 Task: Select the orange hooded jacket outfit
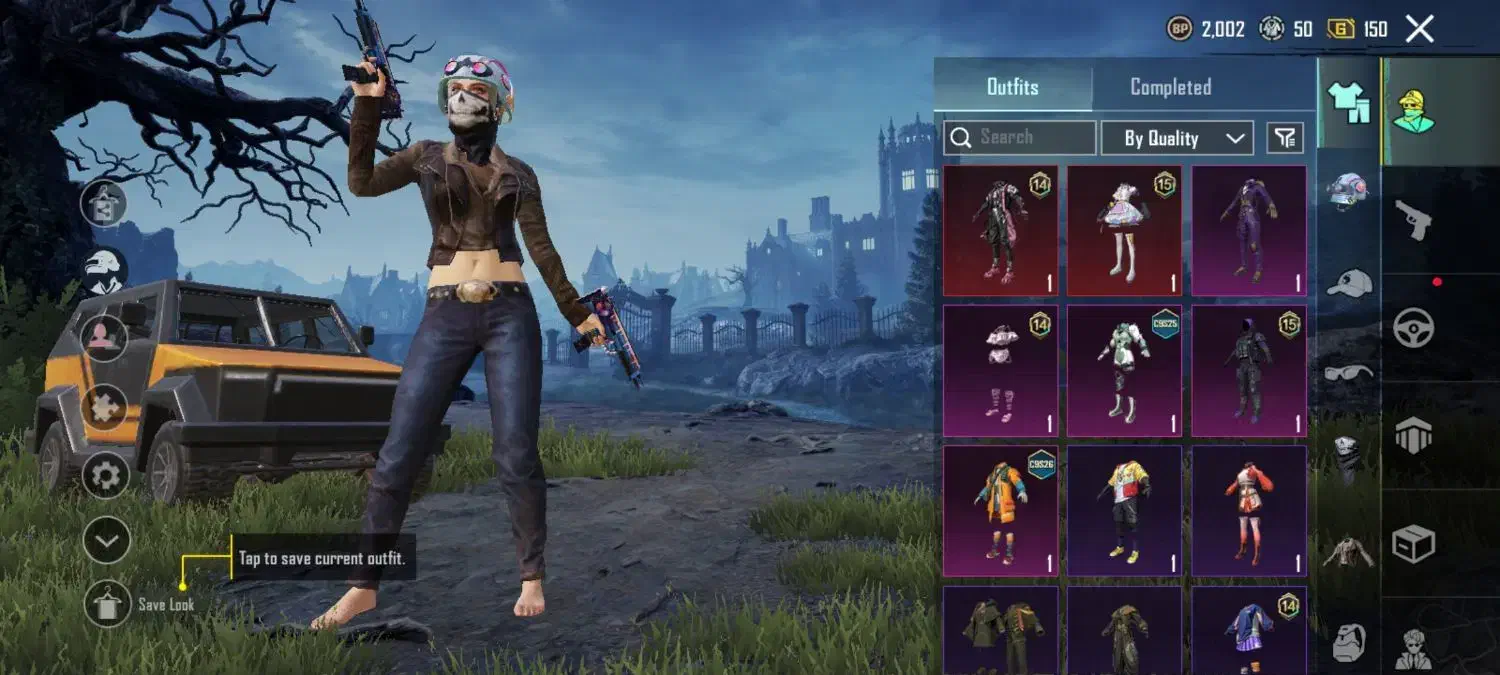click(1000, 510)
